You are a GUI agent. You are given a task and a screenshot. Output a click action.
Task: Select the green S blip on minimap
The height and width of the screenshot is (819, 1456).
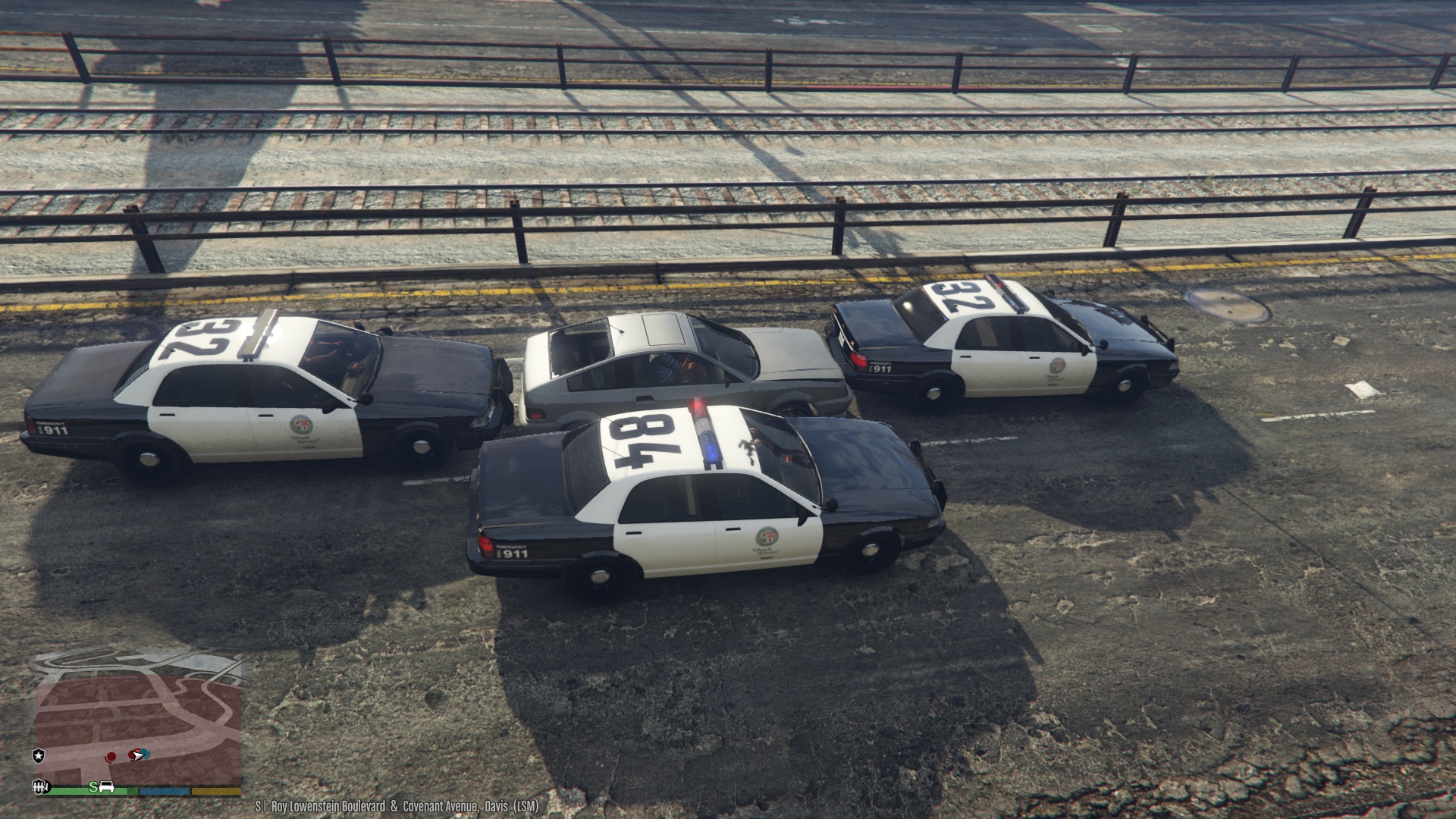pos(93,787)
